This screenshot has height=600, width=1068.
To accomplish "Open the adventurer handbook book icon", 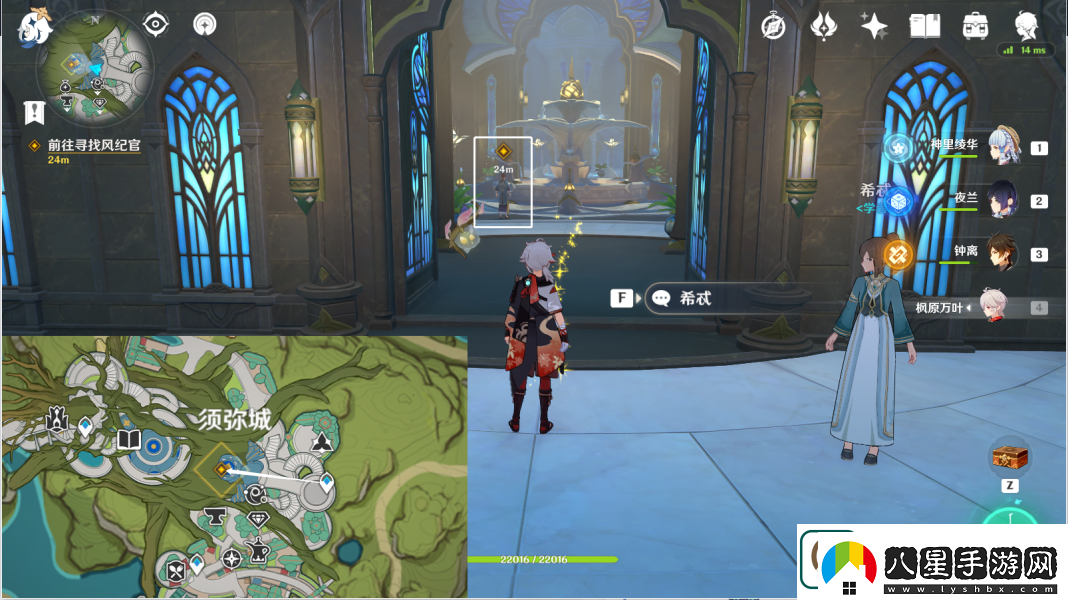I will pyautogui.click(x=925, y=26).
